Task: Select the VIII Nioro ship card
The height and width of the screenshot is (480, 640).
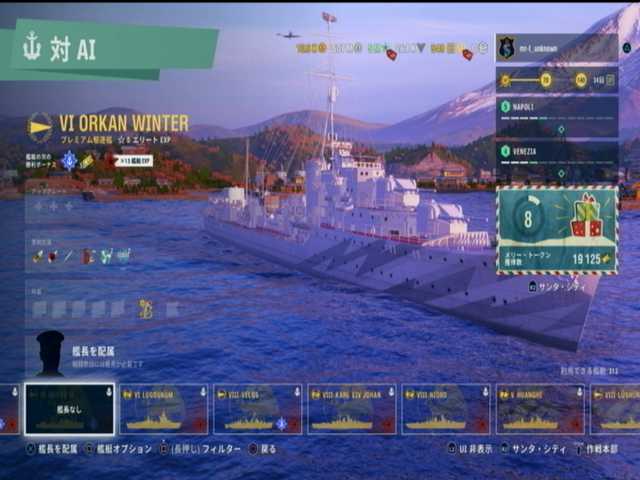Action: tap(445, 409)
